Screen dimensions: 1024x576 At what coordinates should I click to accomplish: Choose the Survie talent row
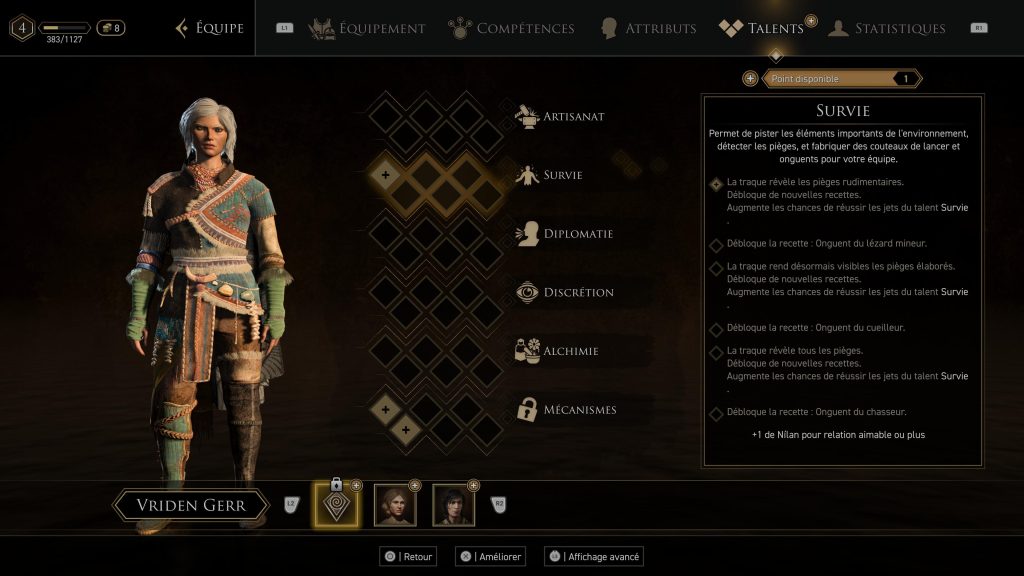pos(562,175)
